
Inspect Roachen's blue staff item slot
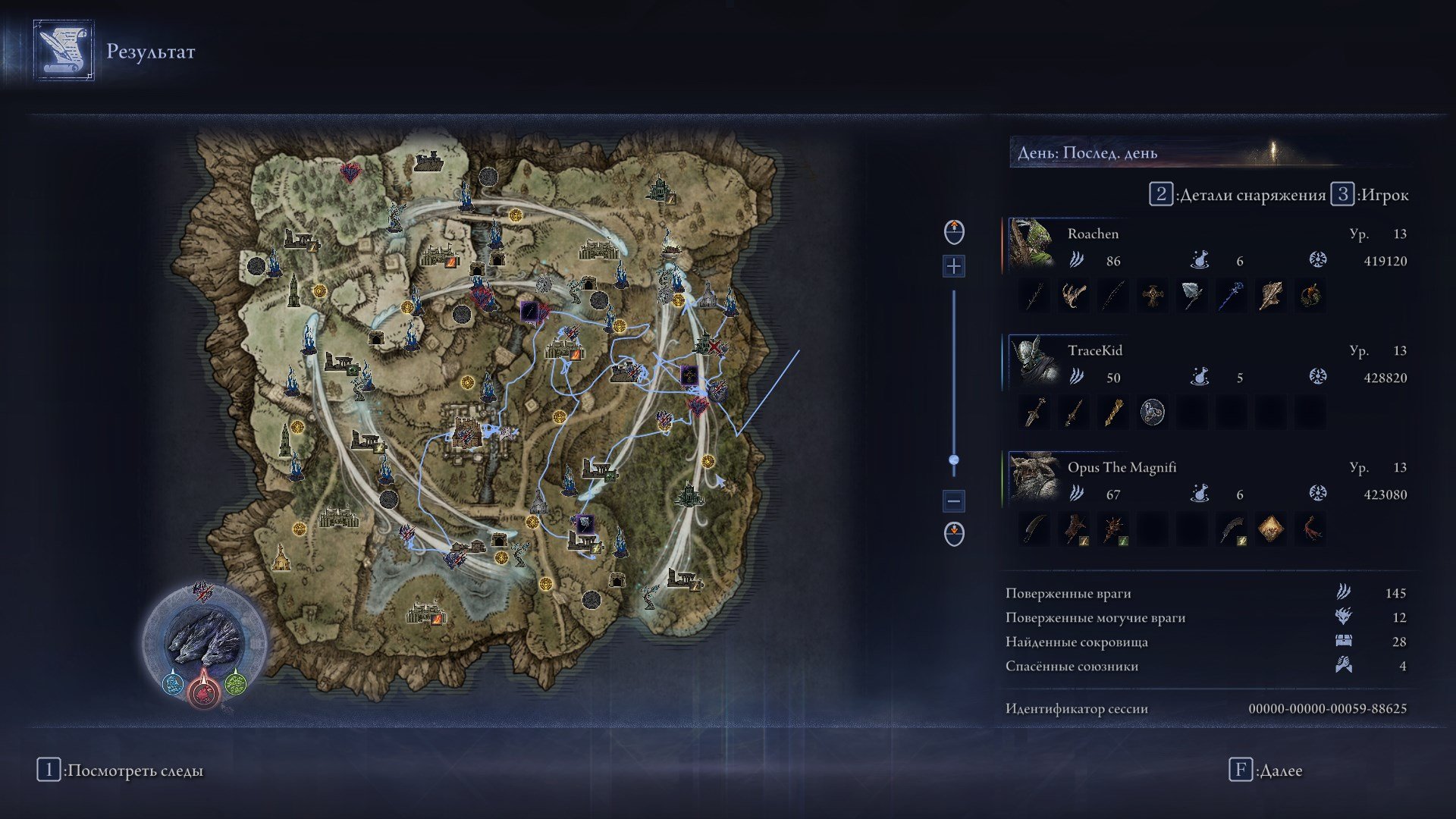pos(1231,296)
